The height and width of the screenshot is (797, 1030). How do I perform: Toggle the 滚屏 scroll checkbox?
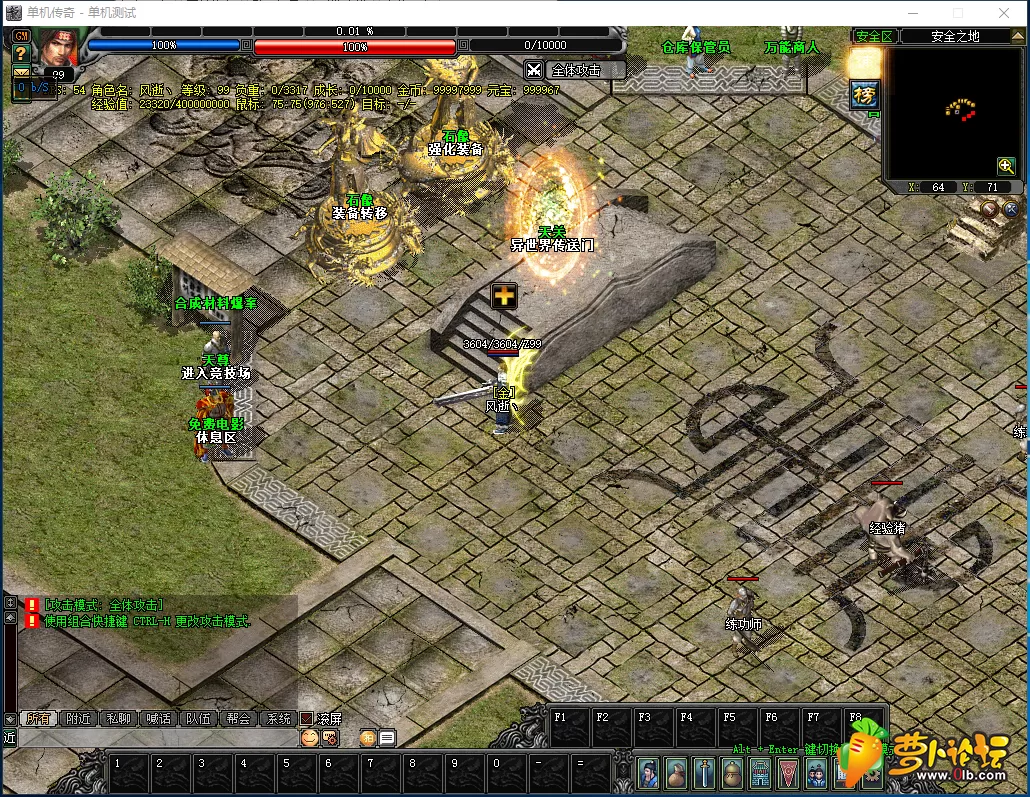point(308,718)
